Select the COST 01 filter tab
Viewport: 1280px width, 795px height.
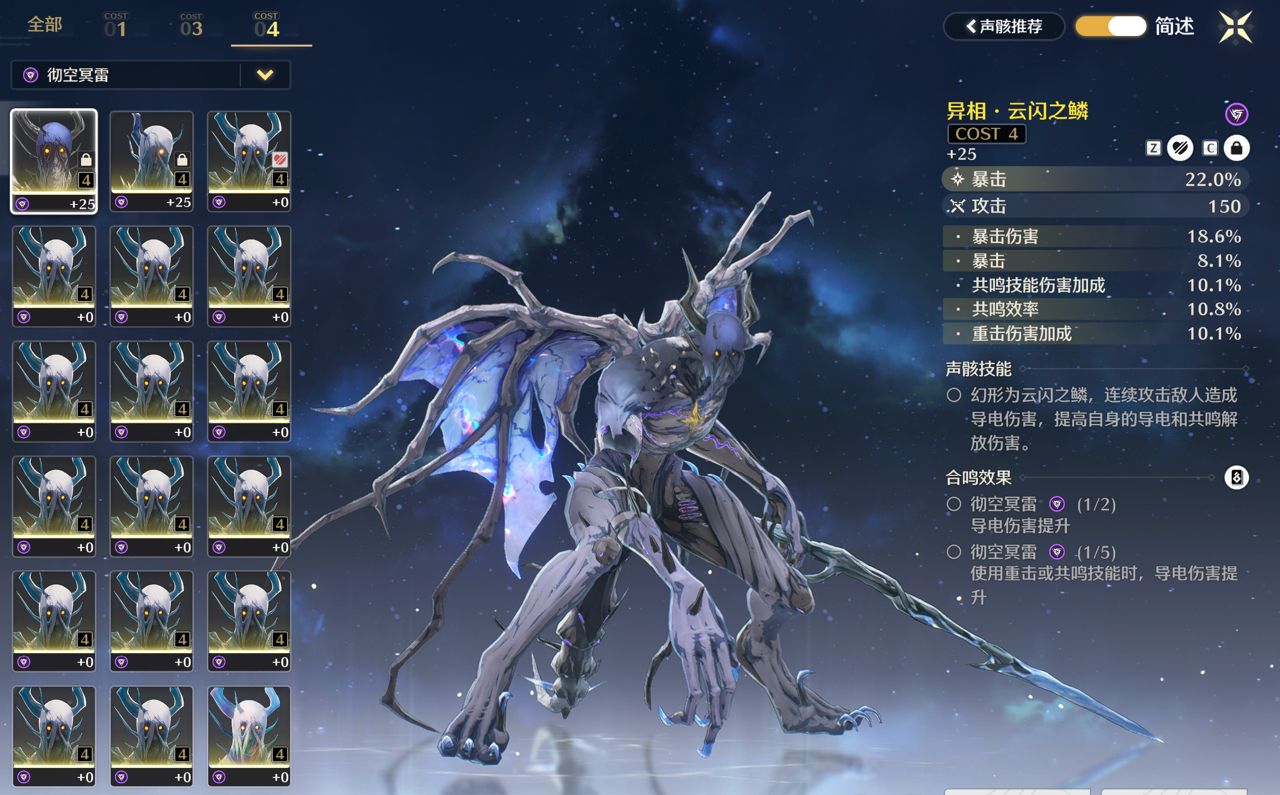click(115, 26)
